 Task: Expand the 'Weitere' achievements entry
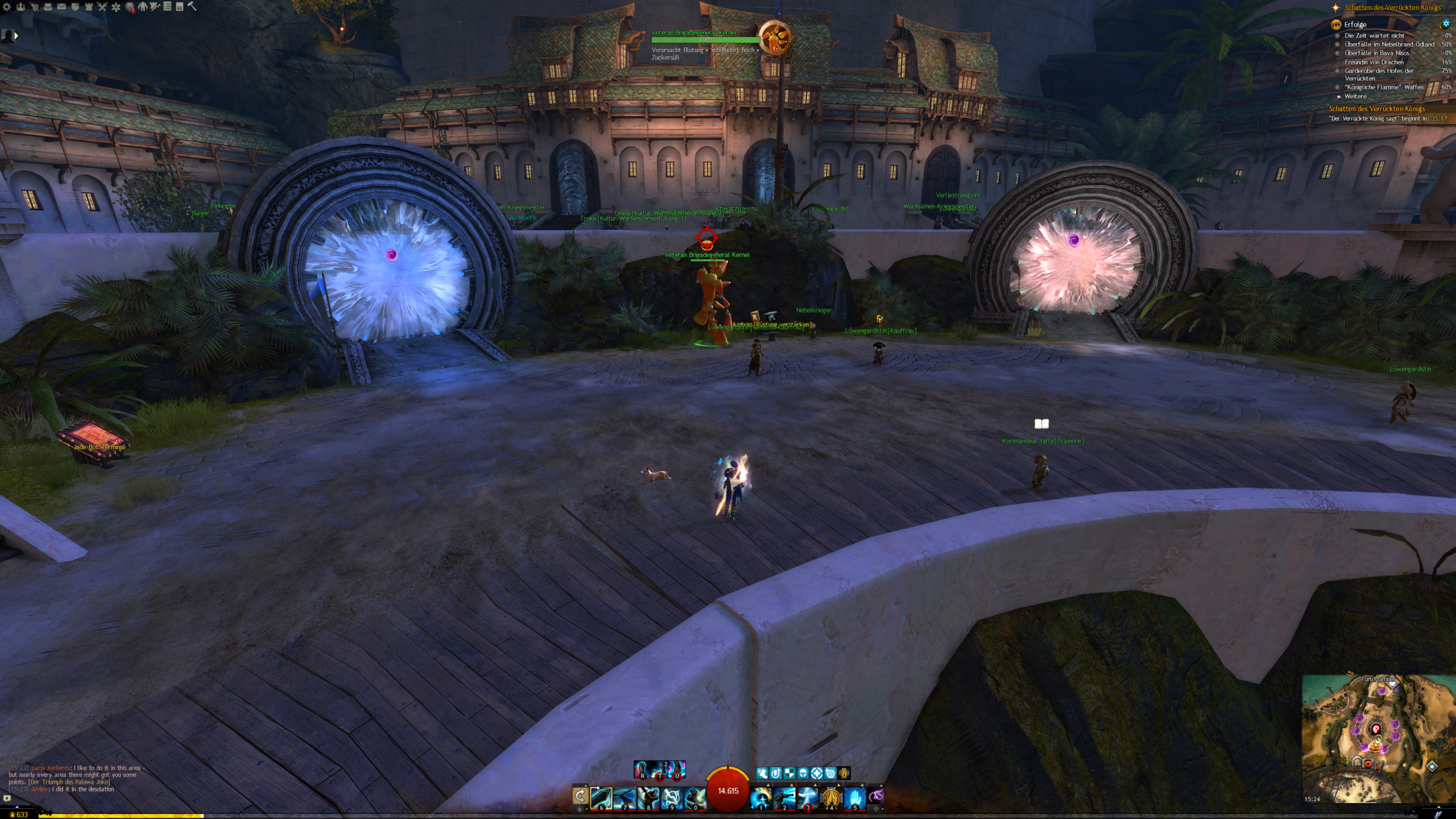click(1355, 96)
